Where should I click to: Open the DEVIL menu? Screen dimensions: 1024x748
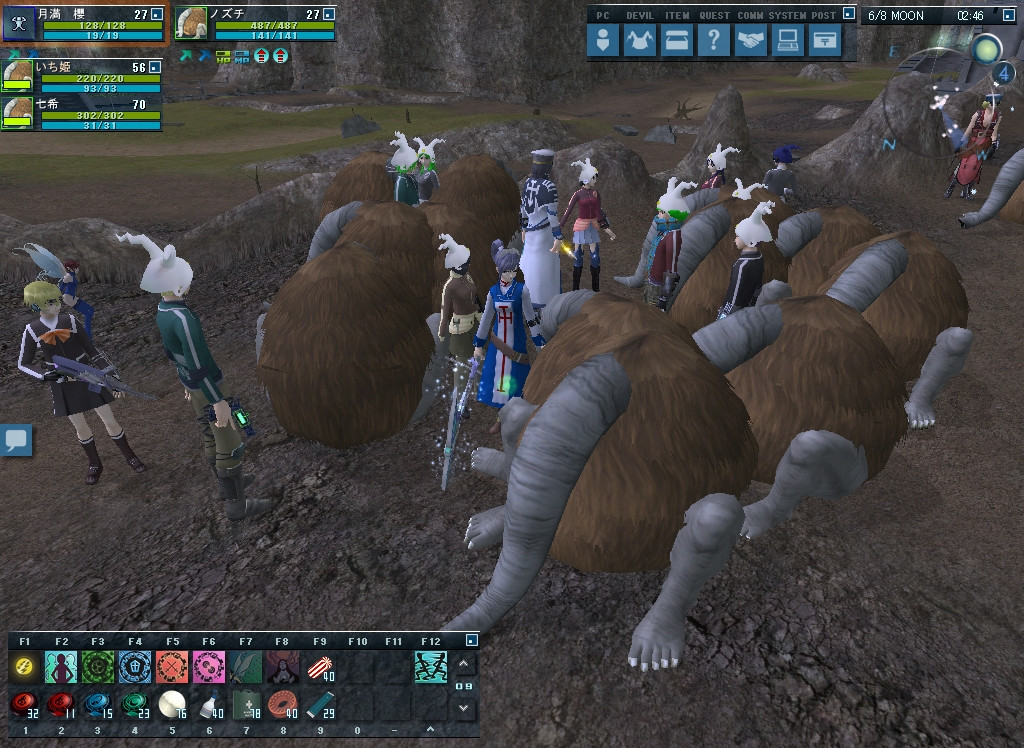639,41
